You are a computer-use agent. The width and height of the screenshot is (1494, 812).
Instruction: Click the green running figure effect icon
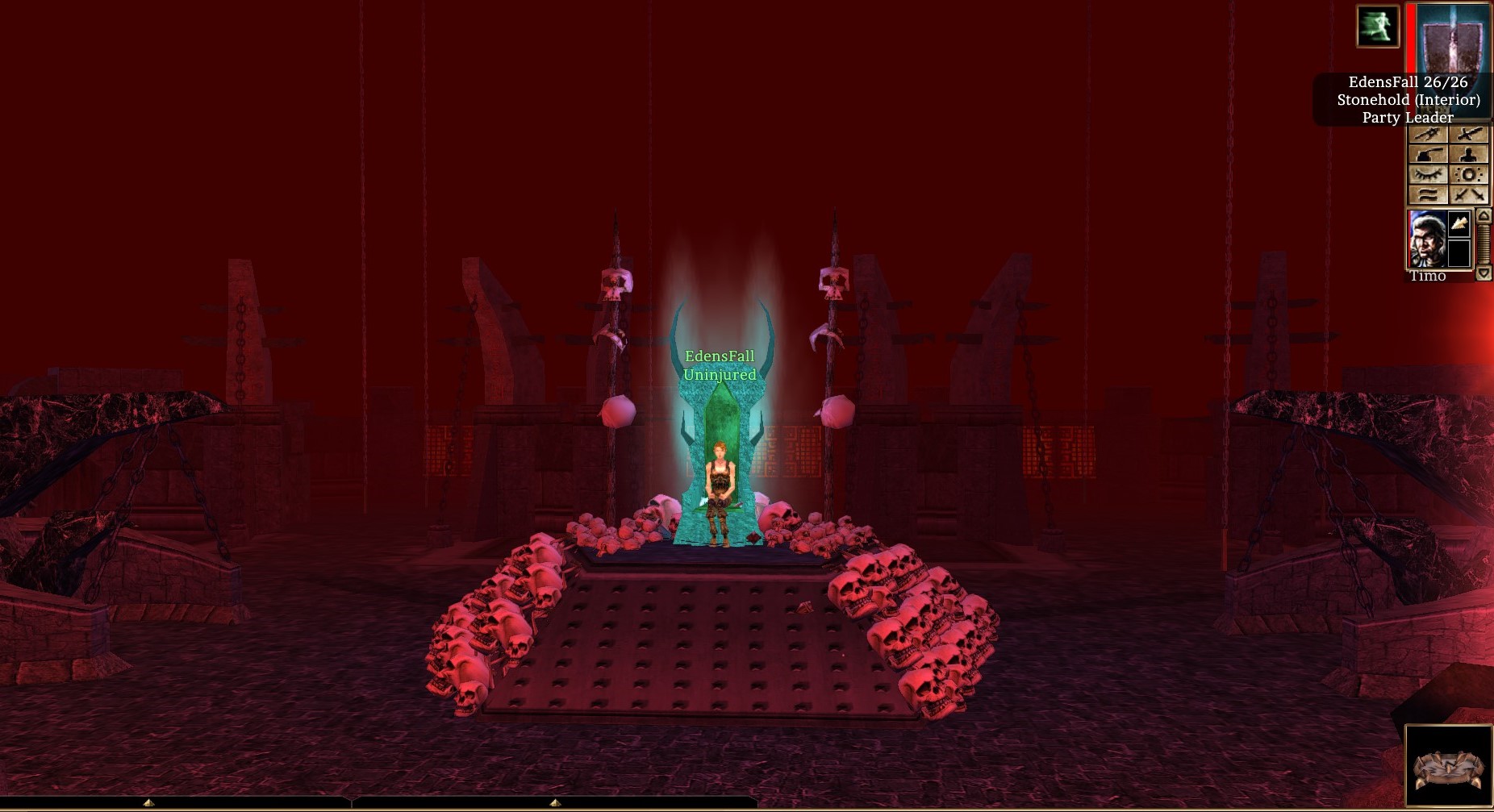(x=1377, y=27)
